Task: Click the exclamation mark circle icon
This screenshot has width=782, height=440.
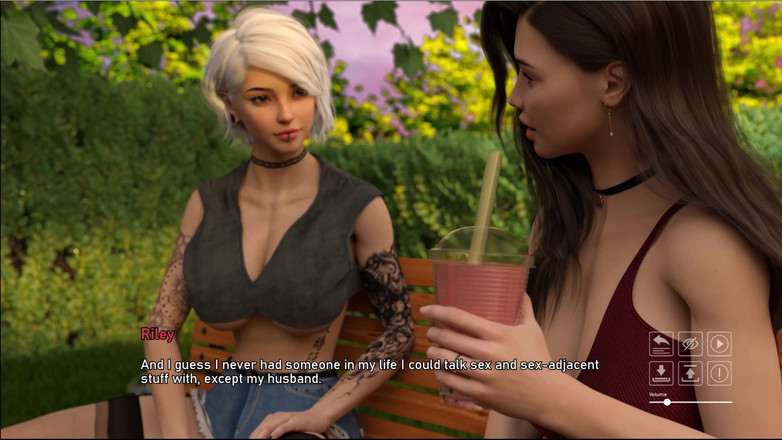Action: coord(719,373)
